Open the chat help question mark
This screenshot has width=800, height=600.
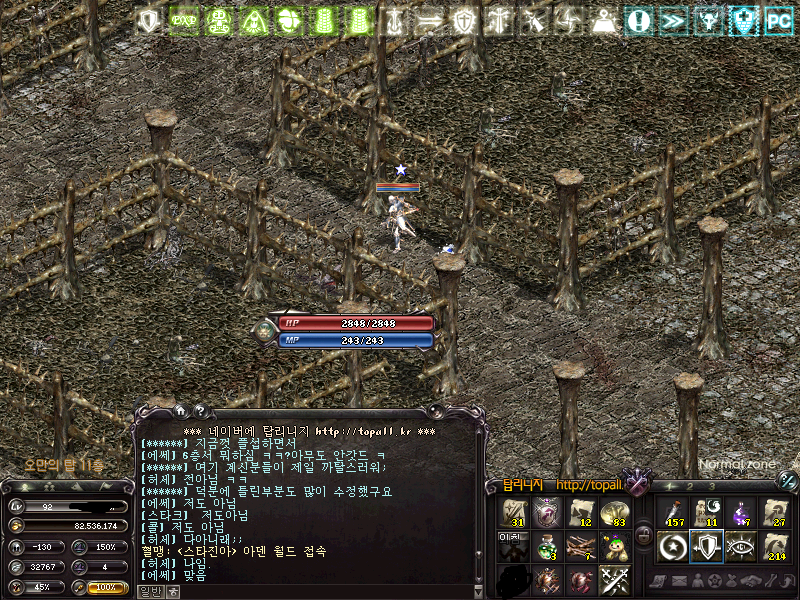[x=199, y=409]
